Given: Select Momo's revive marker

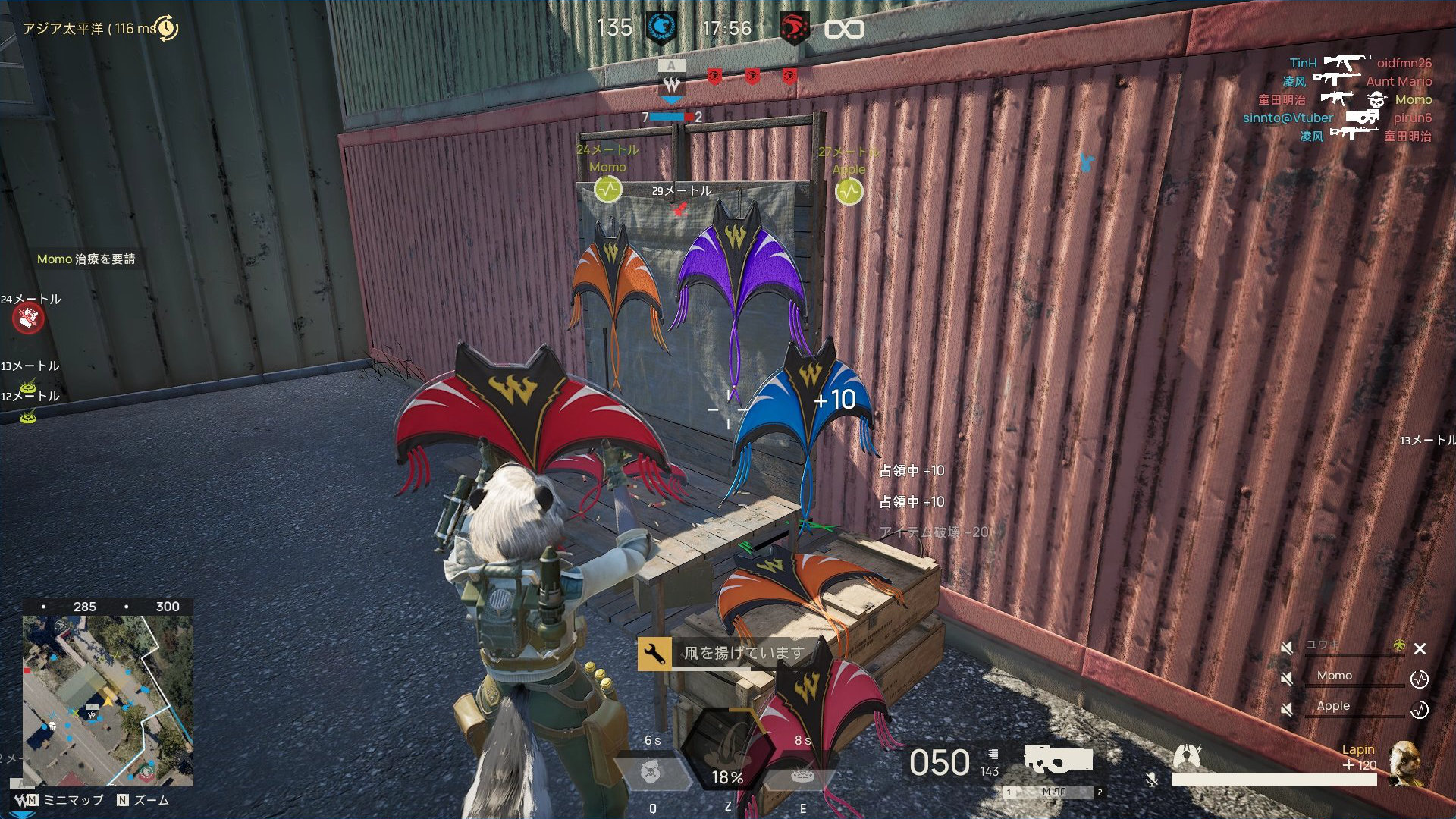Looking at the screenshot, I should [607, 190].
